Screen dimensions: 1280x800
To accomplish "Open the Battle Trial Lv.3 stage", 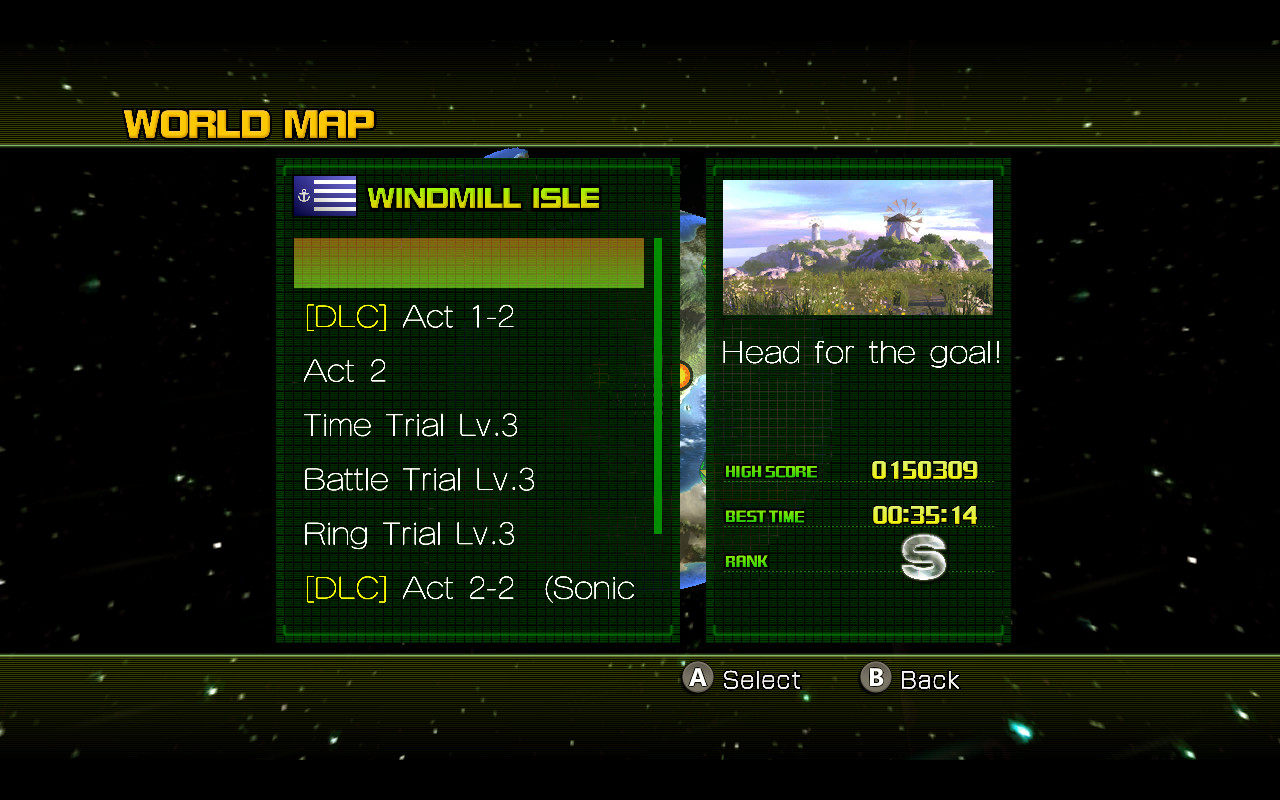I will pyautogui.click(x=419, y=479).
